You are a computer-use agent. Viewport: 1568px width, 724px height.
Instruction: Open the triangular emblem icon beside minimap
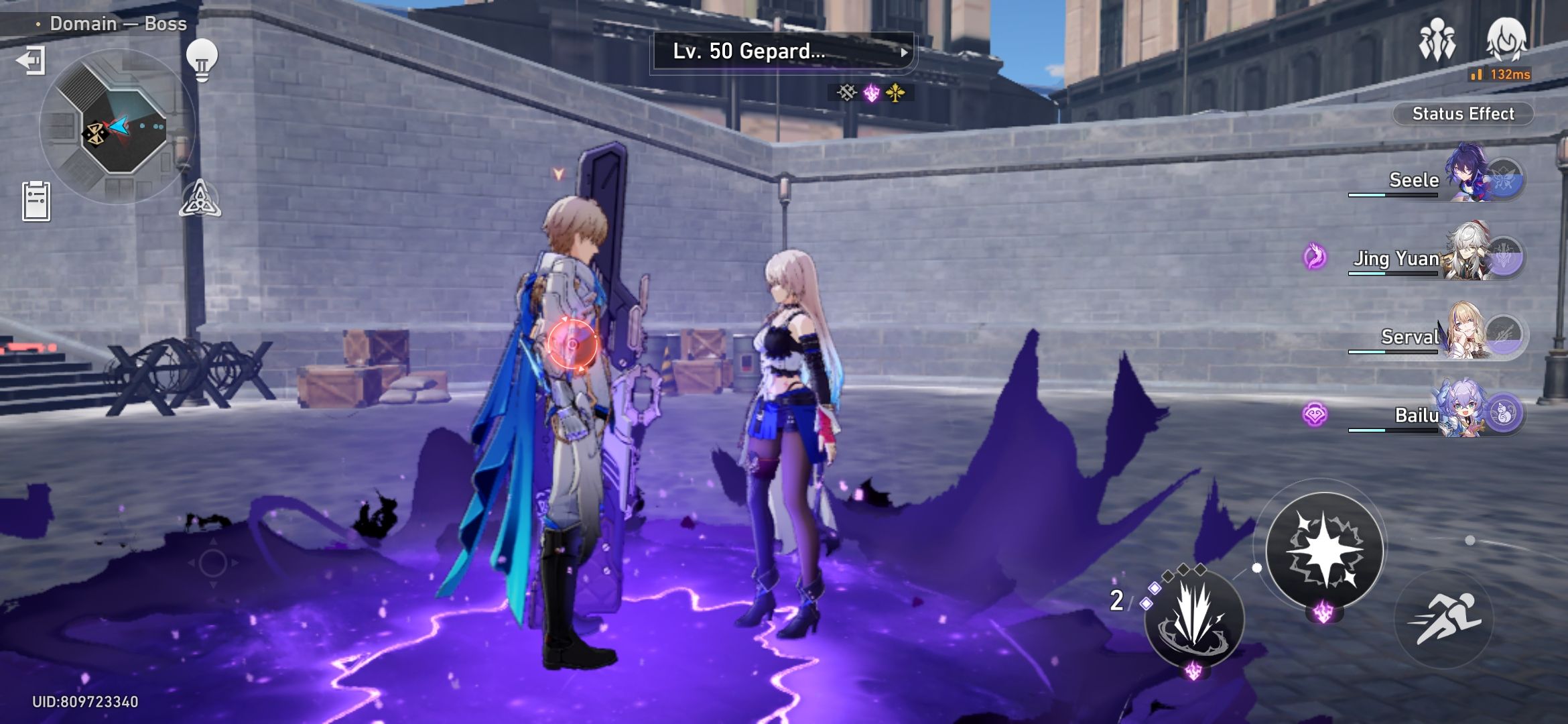click(200, 199)
